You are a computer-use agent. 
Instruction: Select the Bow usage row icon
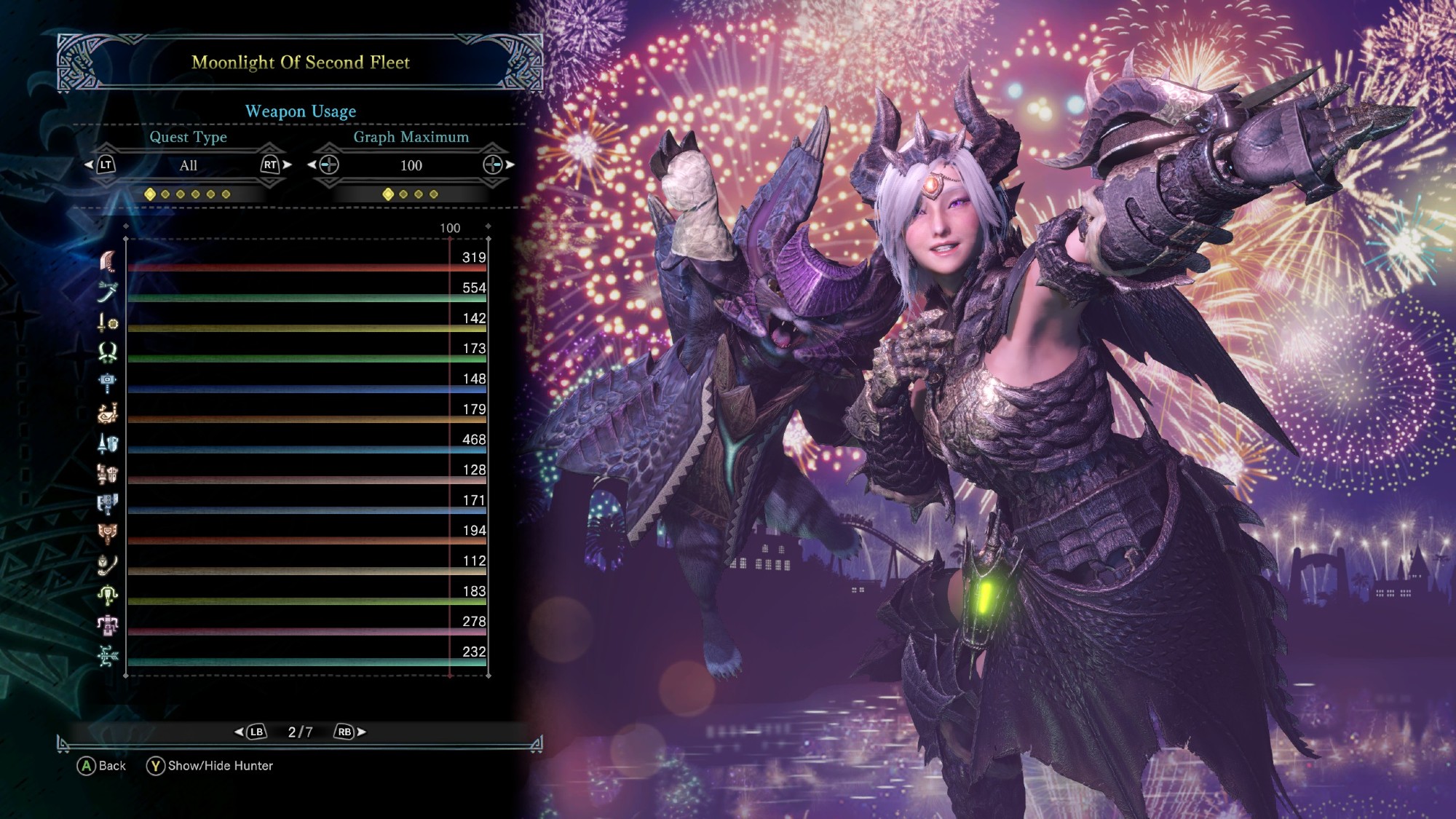click(x=108, y=655)
